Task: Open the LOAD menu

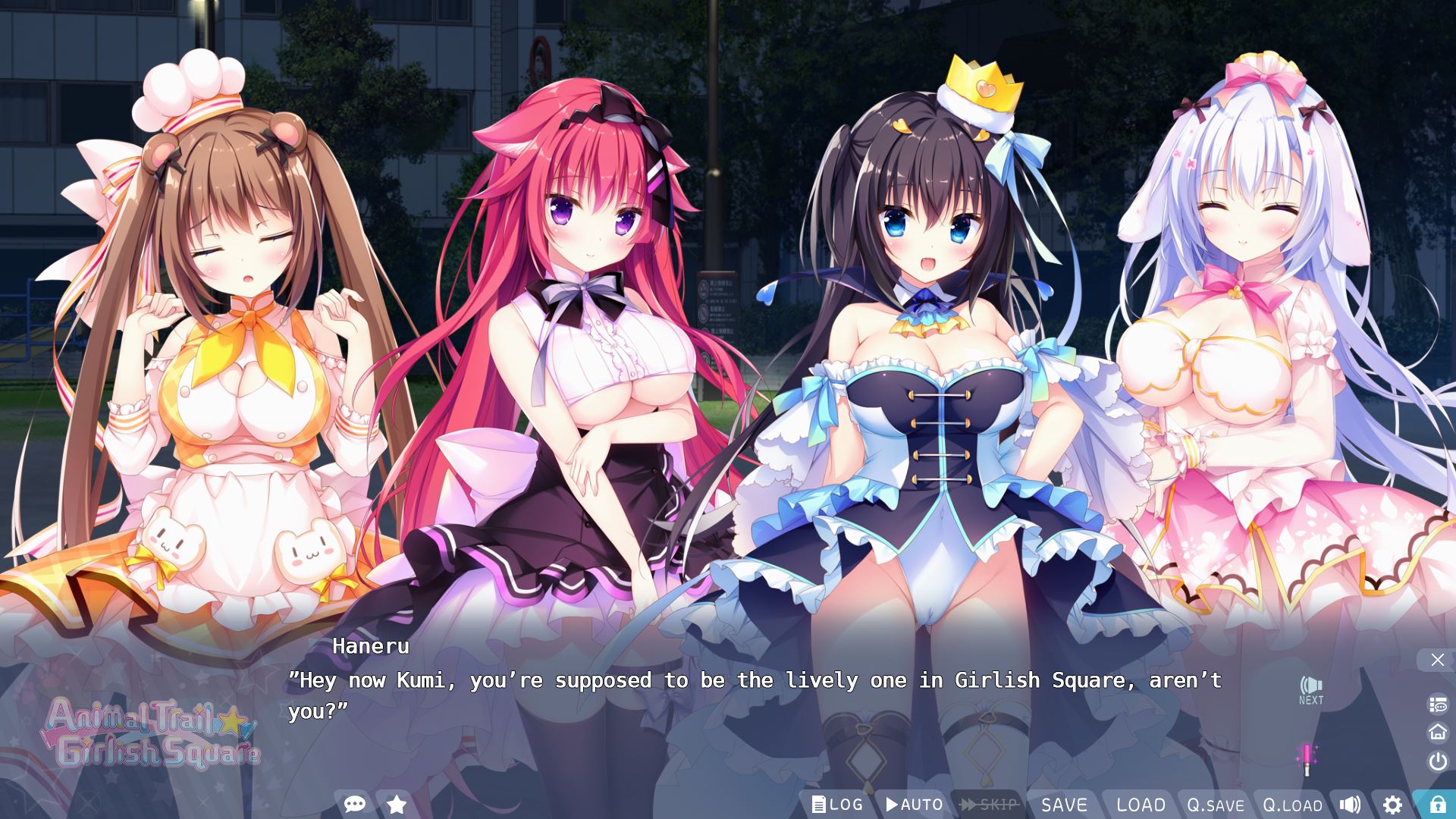Action: click(x=1141, y=805)
